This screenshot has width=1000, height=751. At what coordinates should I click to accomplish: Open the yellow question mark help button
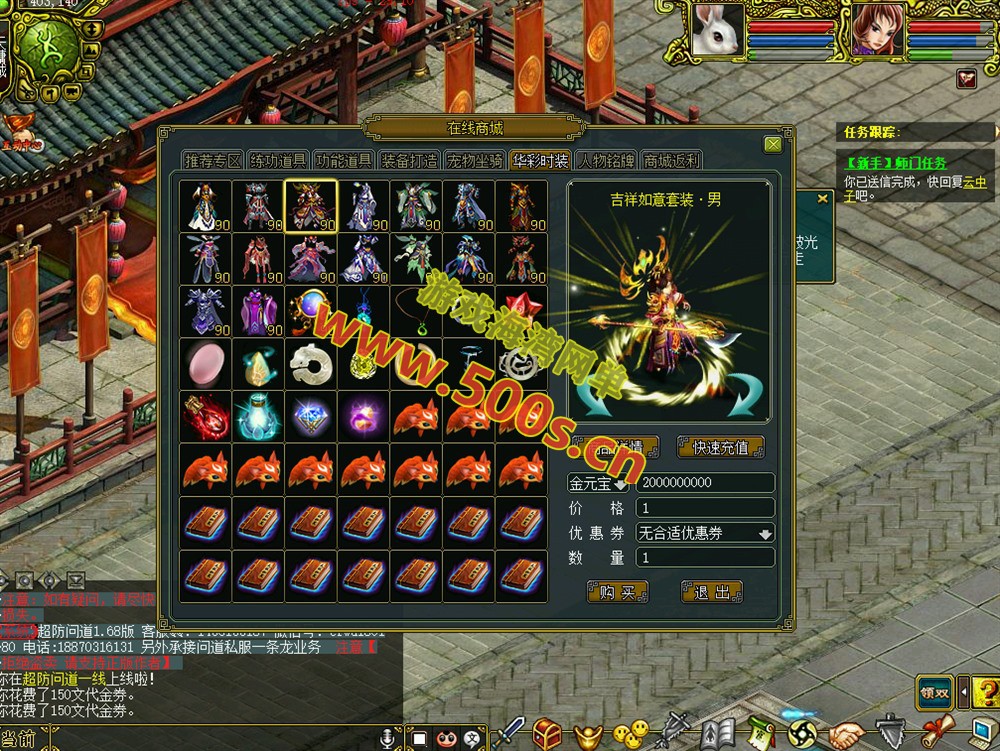coord(984,692)
